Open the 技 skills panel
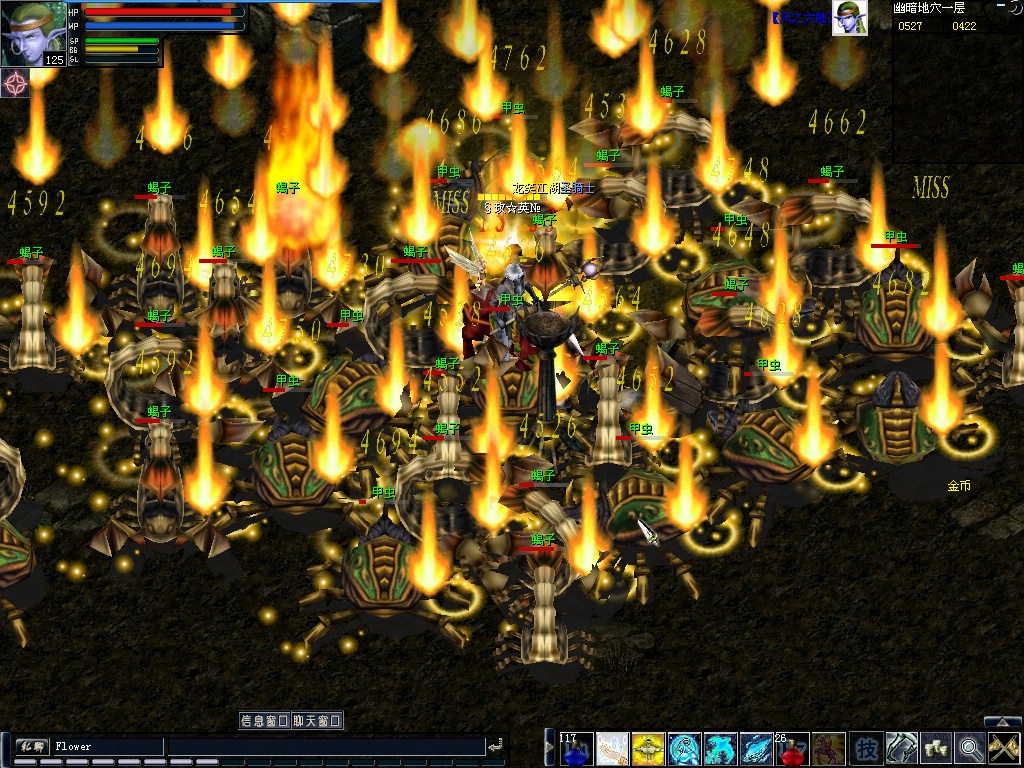 pyautogui.click(x=866, y=748)
